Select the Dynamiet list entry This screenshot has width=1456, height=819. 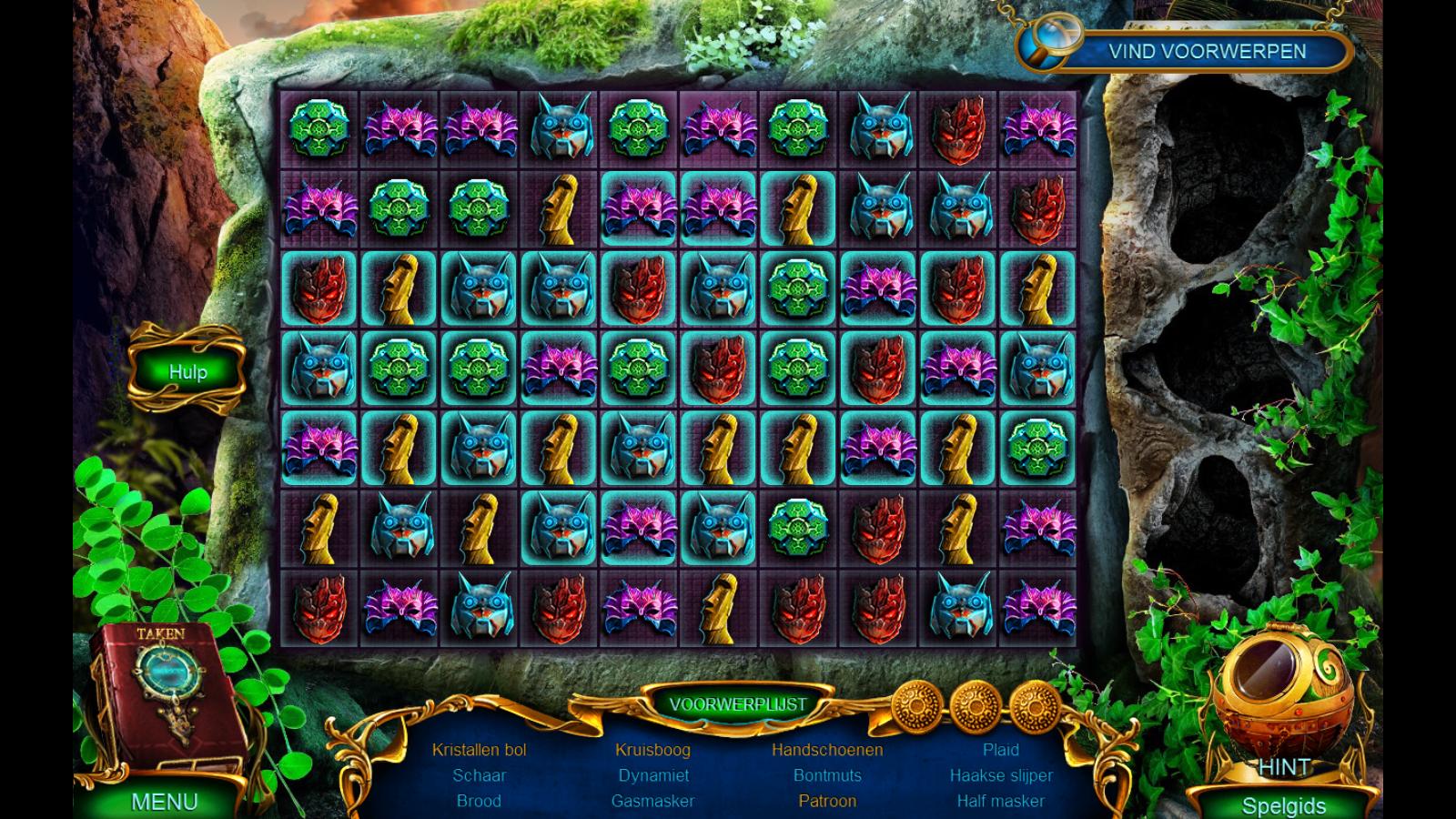653,775
